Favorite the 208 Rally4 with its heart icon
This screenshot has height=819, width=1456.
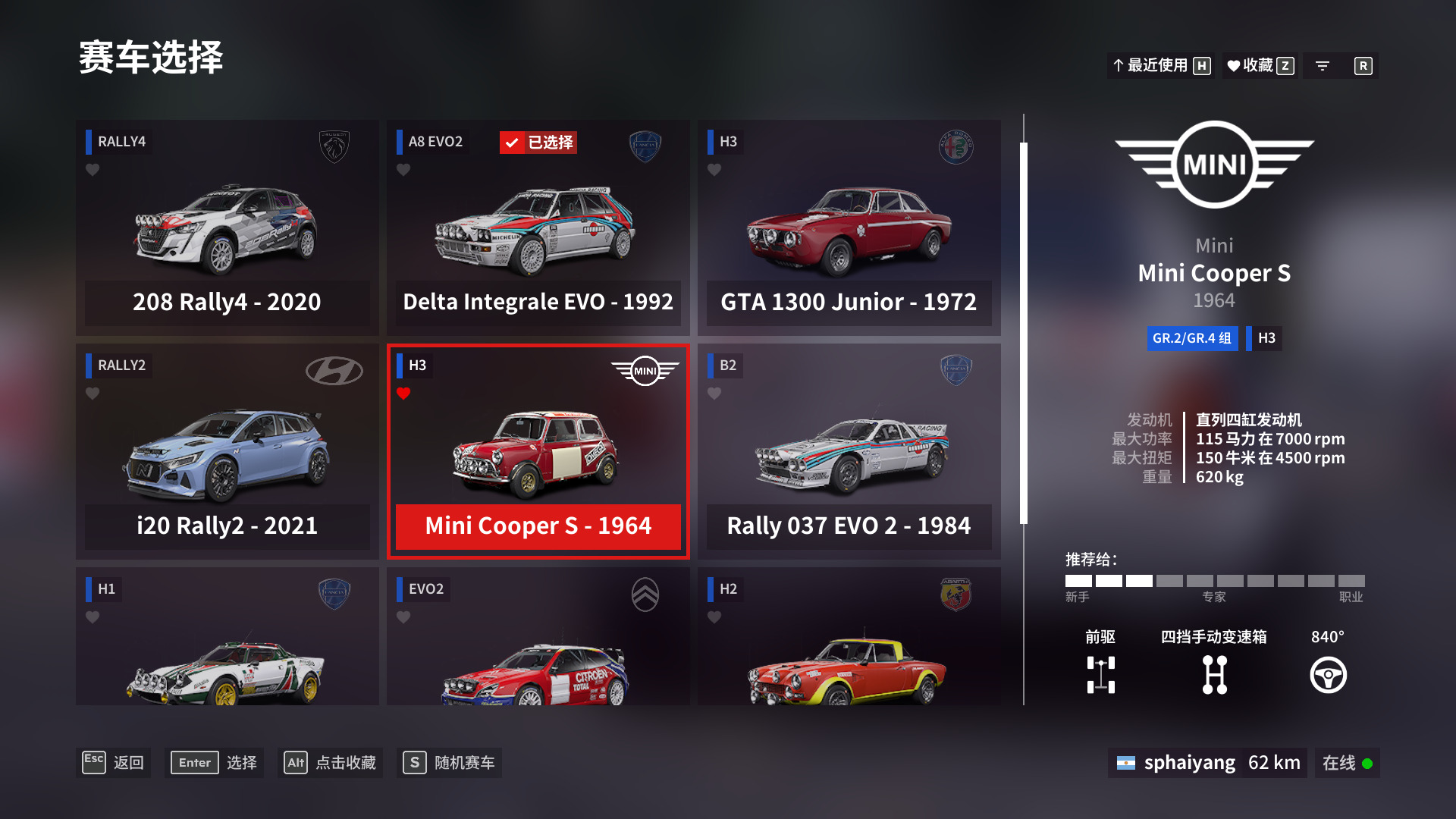93,170
